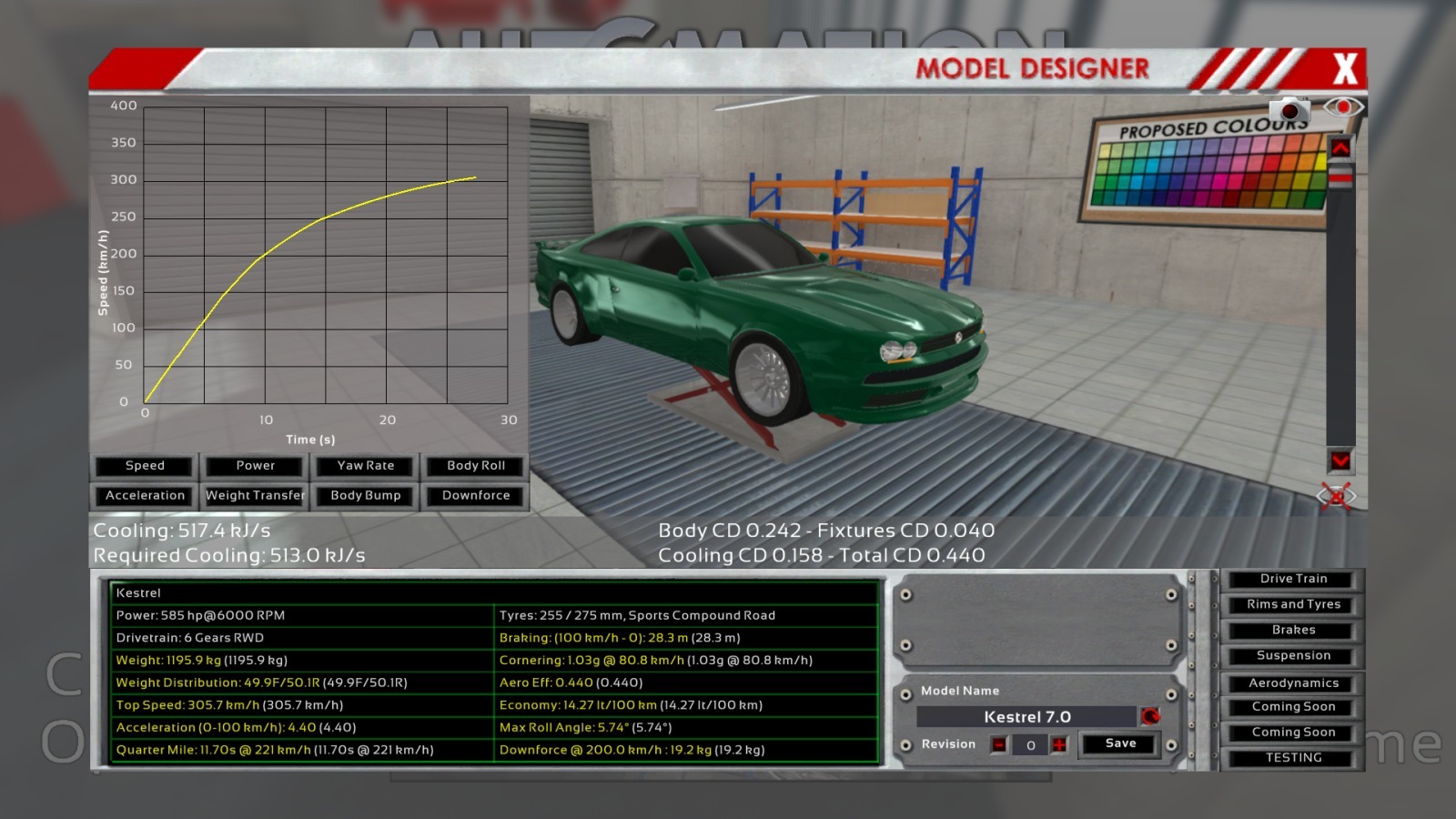Open the Drive Train section
This screenshot has height=819, width=1456.
[1293, 579]
